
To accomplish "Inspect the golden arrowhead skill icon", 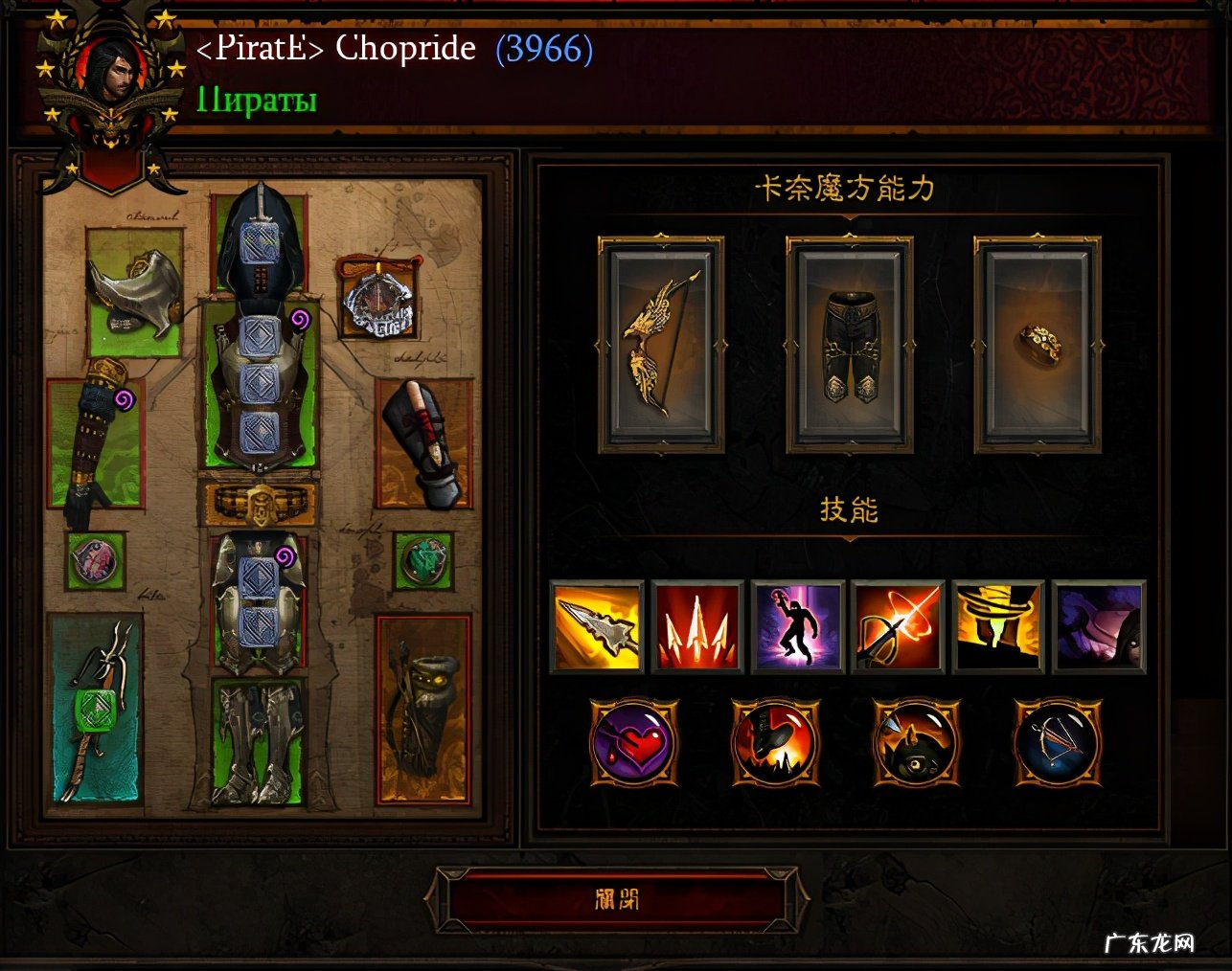I will point(596,626).
